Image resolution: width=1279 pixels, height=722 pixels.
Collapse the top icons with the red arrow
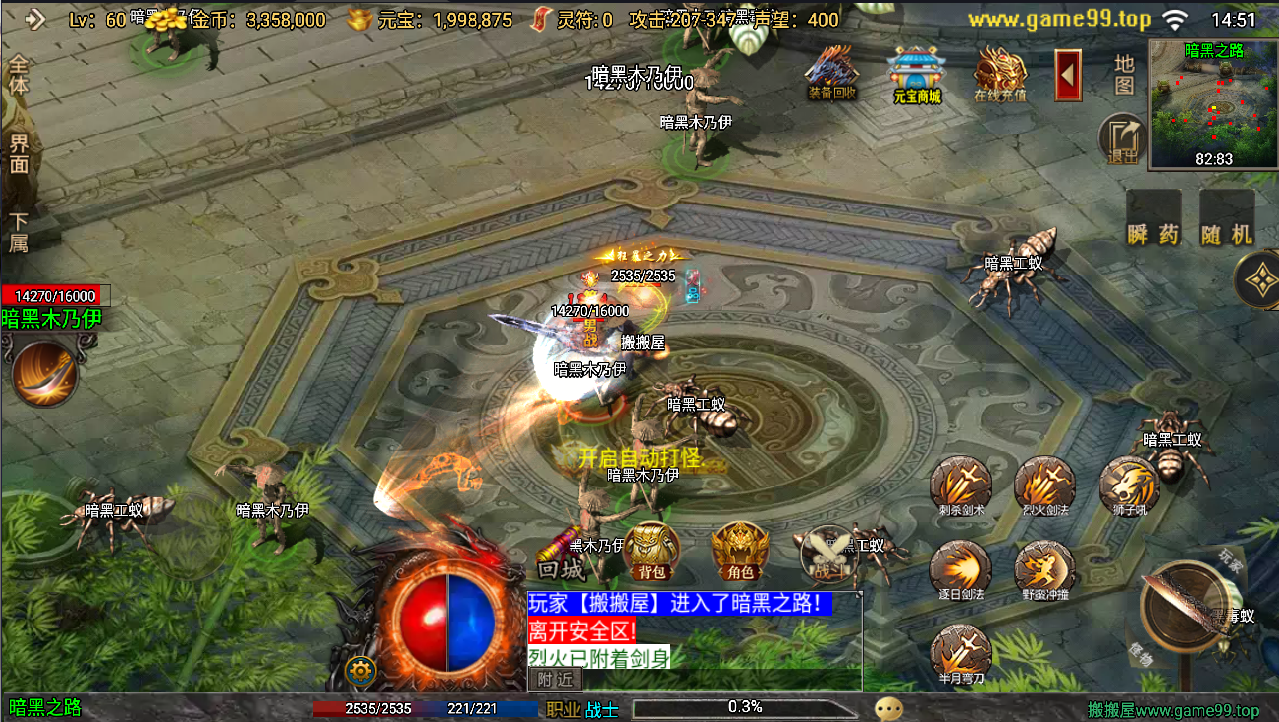point(1068,75)
